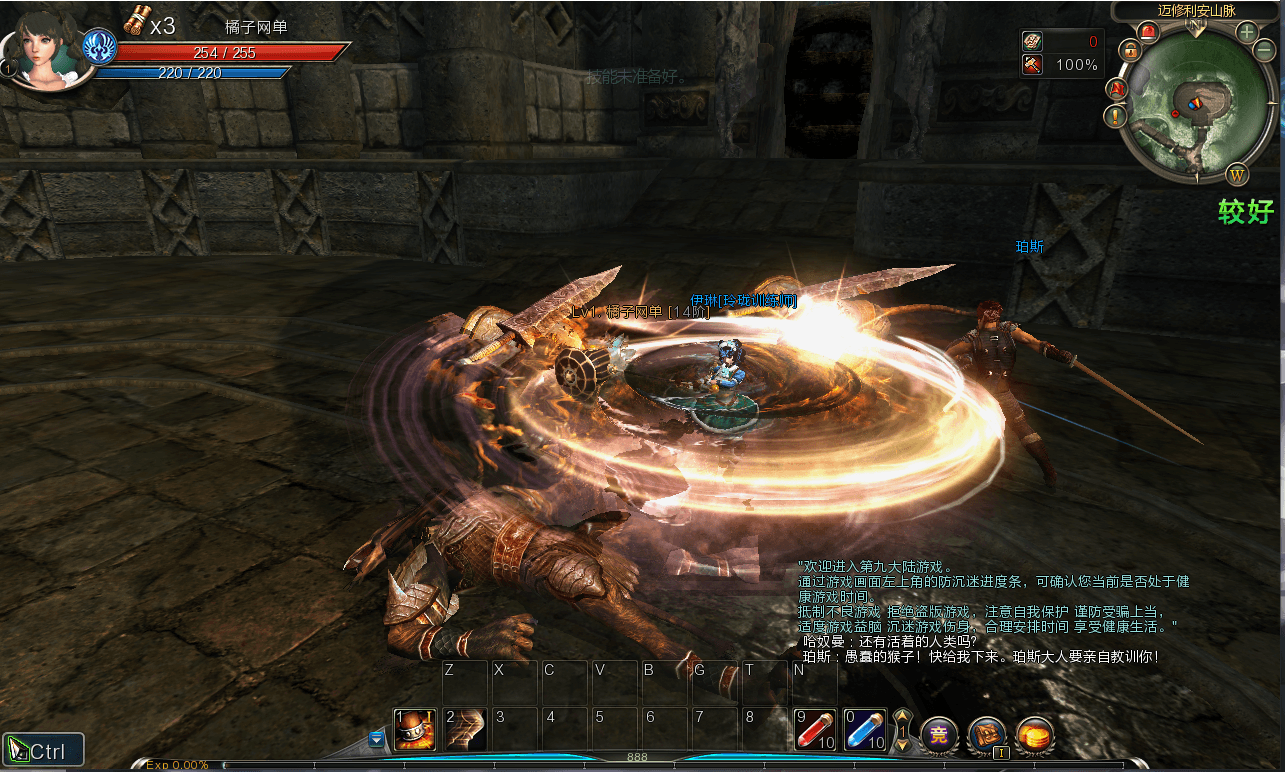Open the yellow exclamation quest button
Image resolution: width=1285 pixels, height=772 pixels.
pyautogui.click(x=1116, y=116)
